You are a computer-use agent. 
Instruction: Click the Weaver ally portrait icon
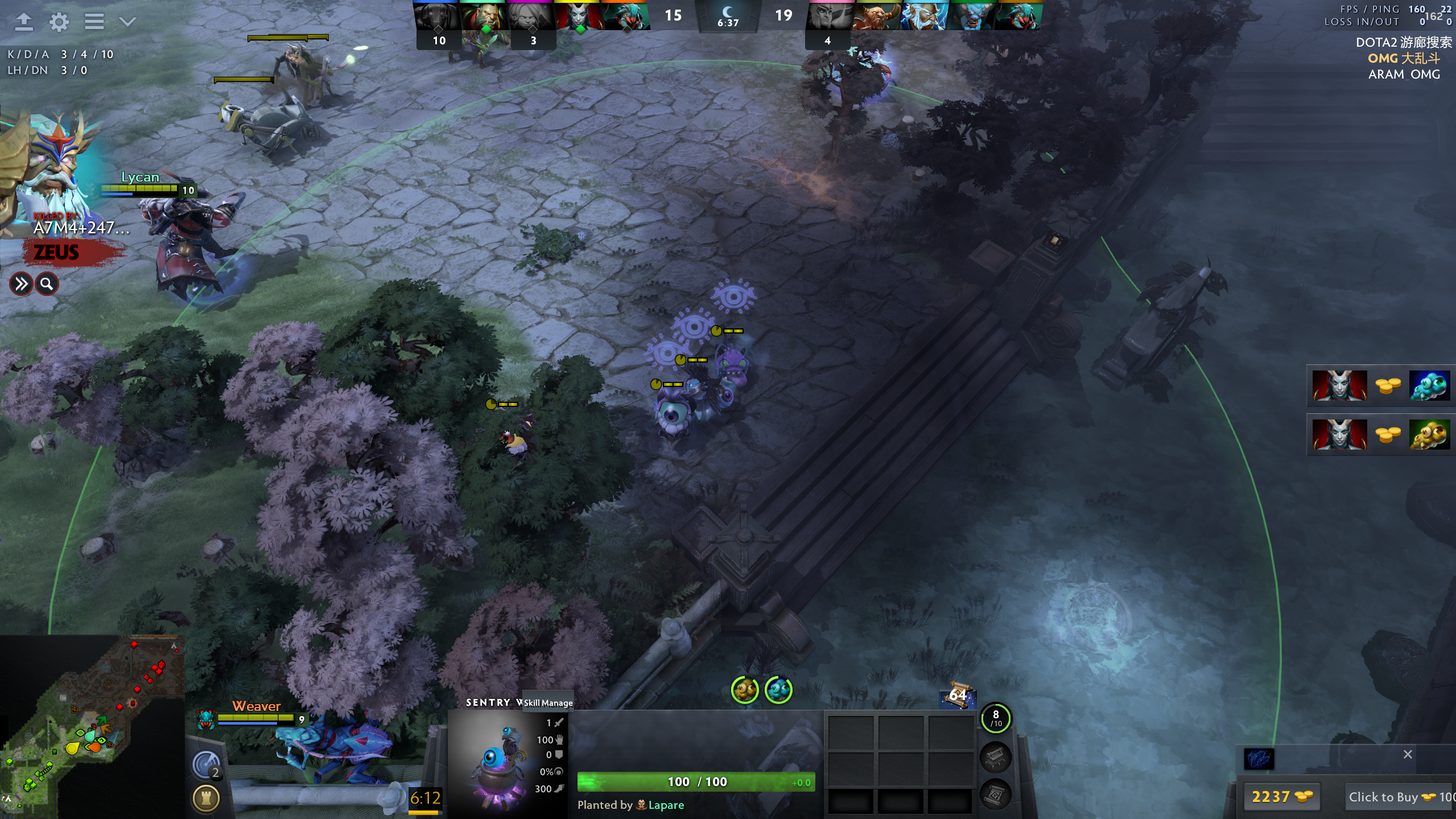coord(205,719)
